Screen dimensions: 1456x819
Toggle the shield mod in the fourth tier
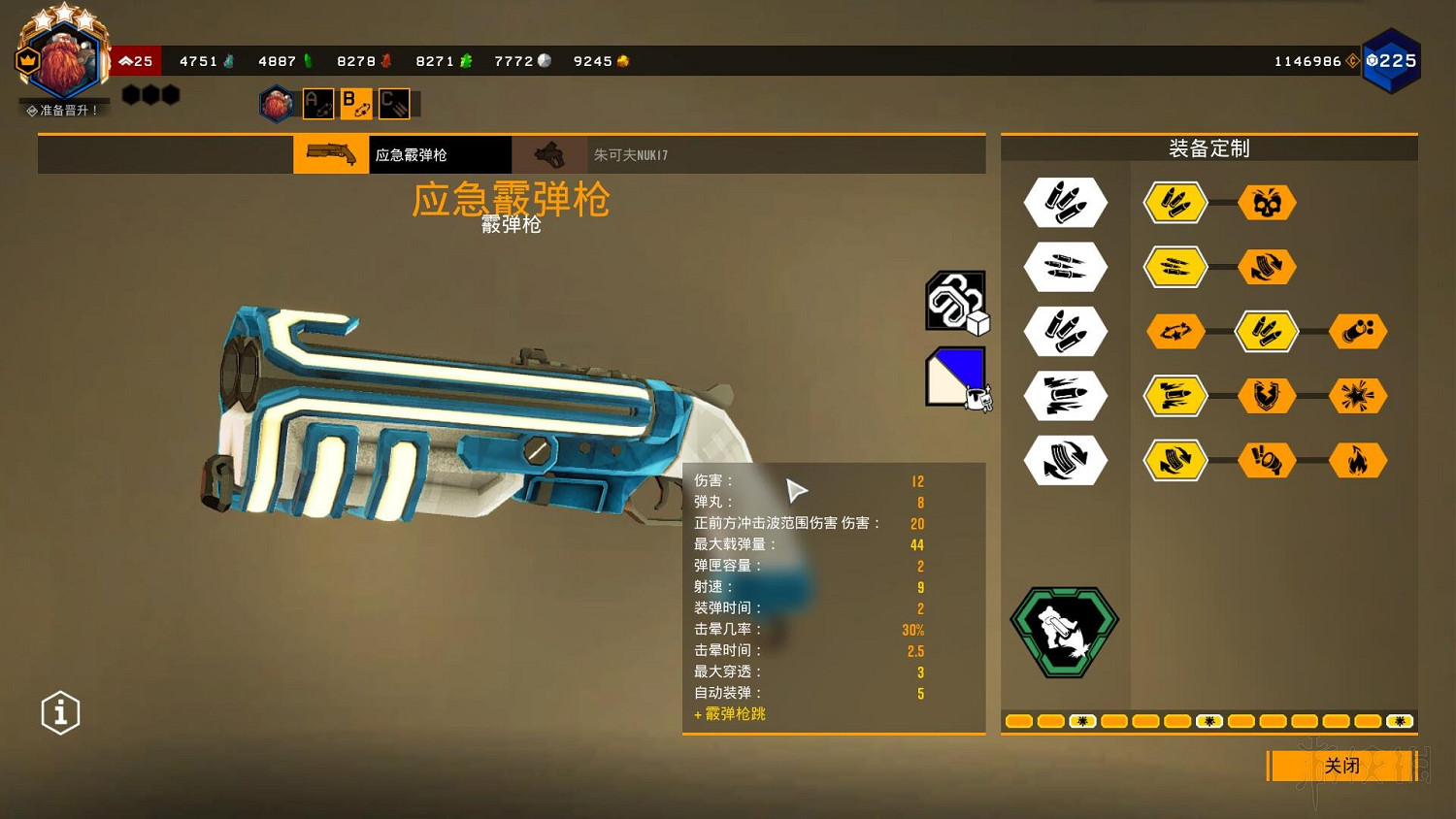[x=1267, y=396]
